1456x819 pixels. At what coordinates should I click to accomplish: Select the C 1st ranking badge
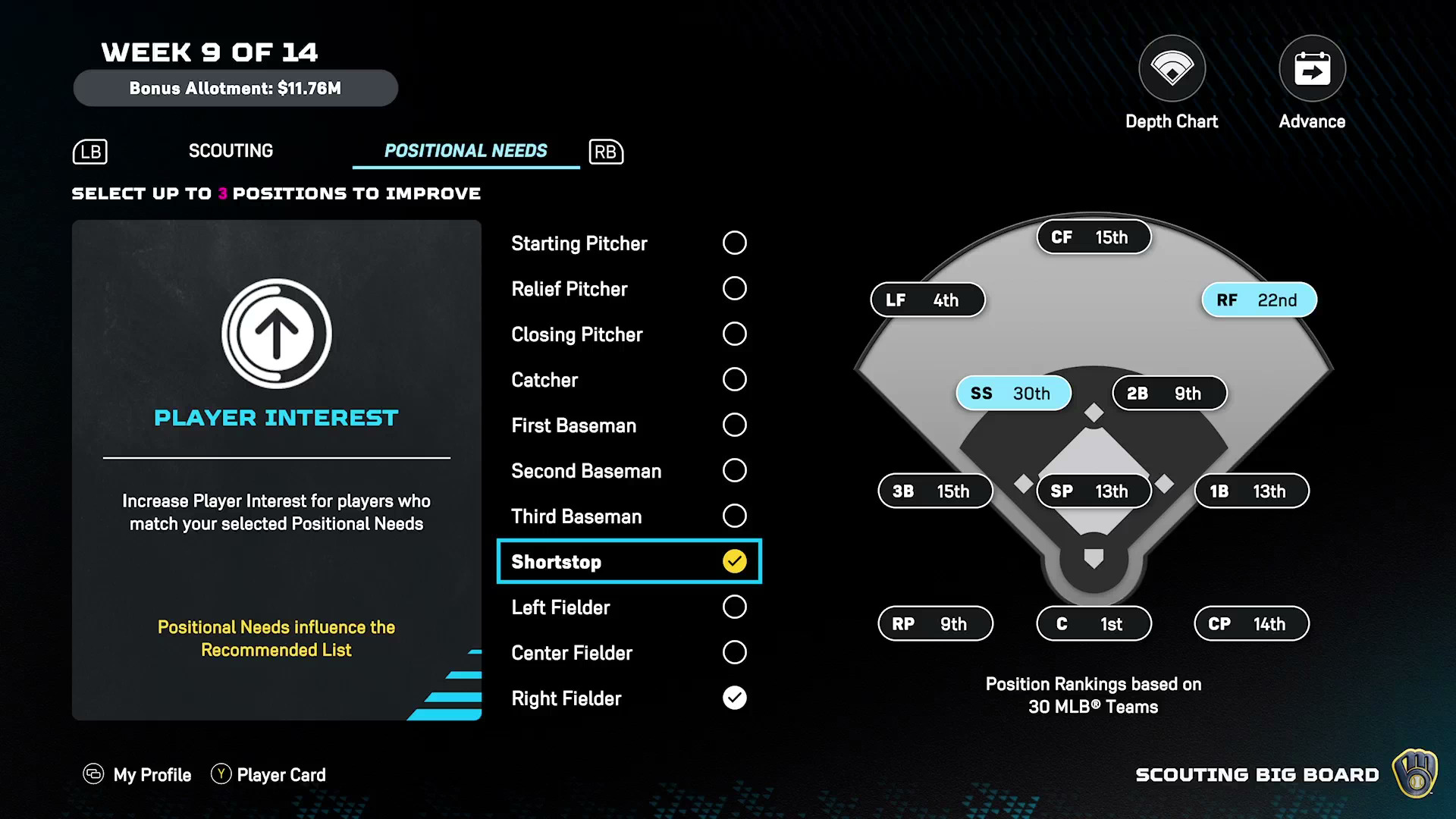(x=1094, y=624)
